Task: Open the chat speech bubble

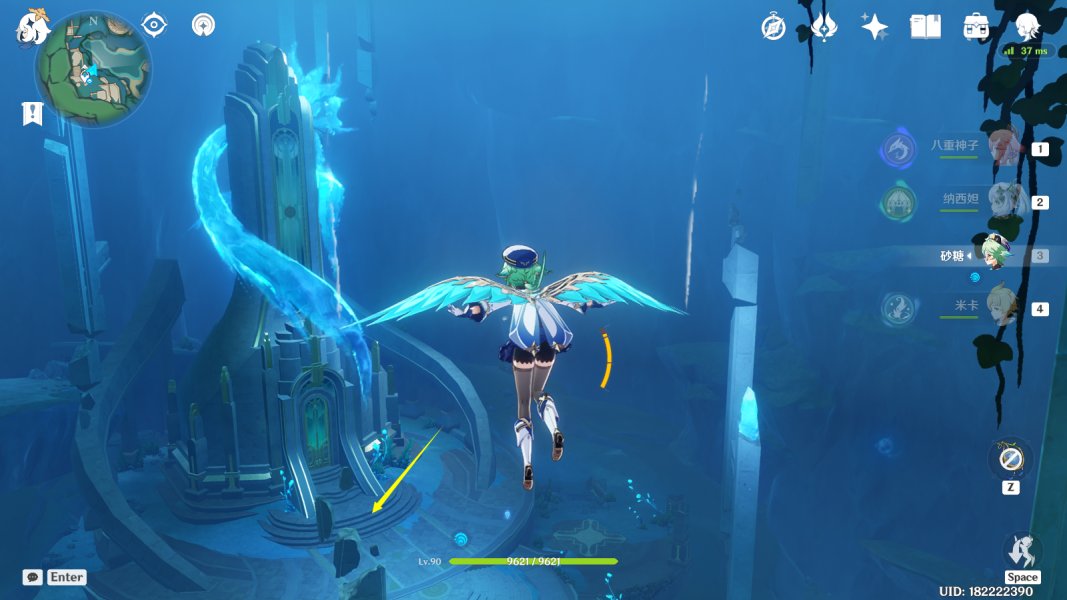Action: (x=33, y=577)
